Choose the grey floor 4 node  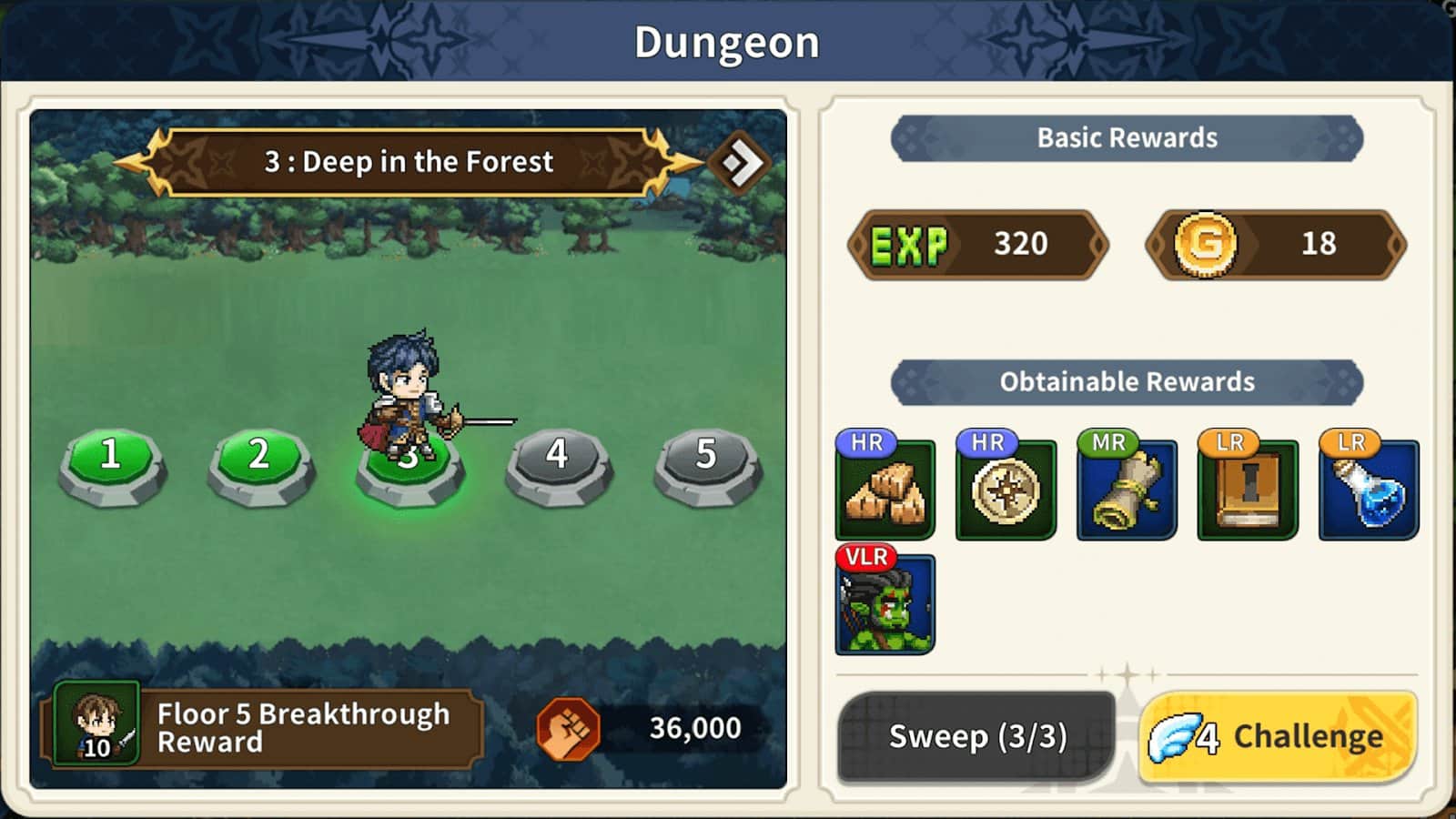click(557, 462)
